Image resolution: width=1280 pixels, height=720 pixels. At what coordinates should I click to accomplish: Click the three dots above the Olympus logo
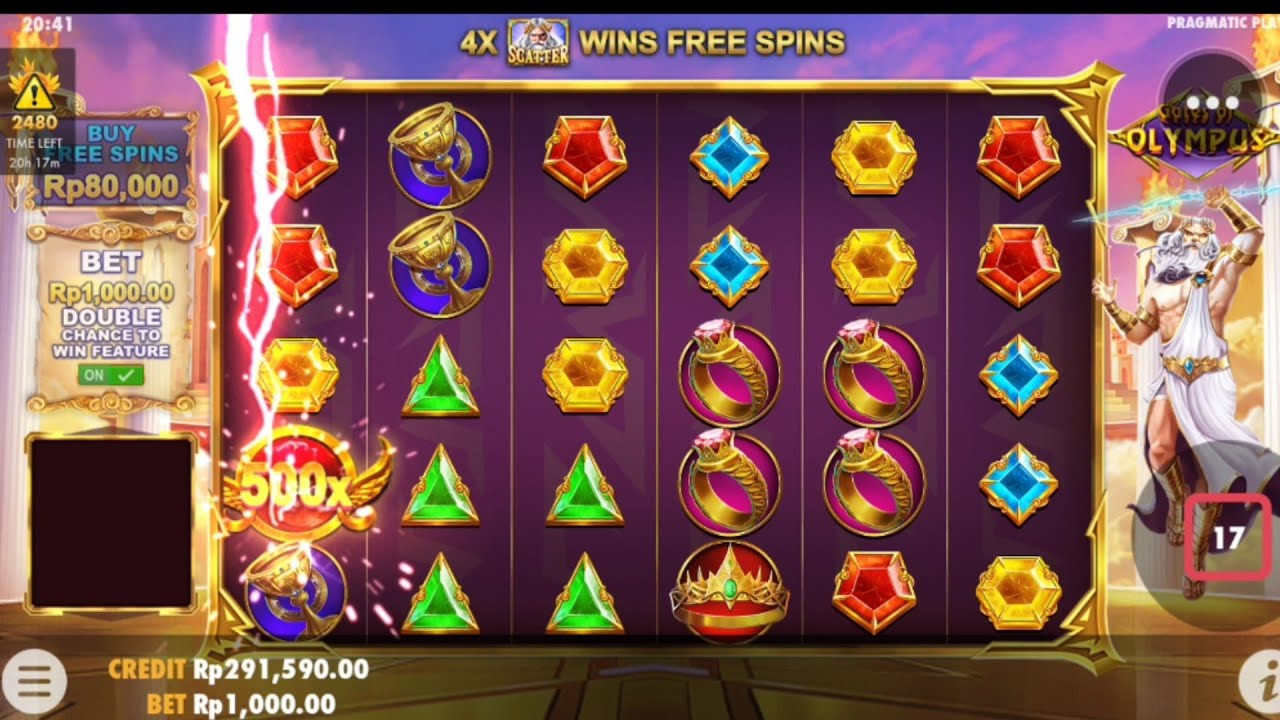pos(1211,99)
